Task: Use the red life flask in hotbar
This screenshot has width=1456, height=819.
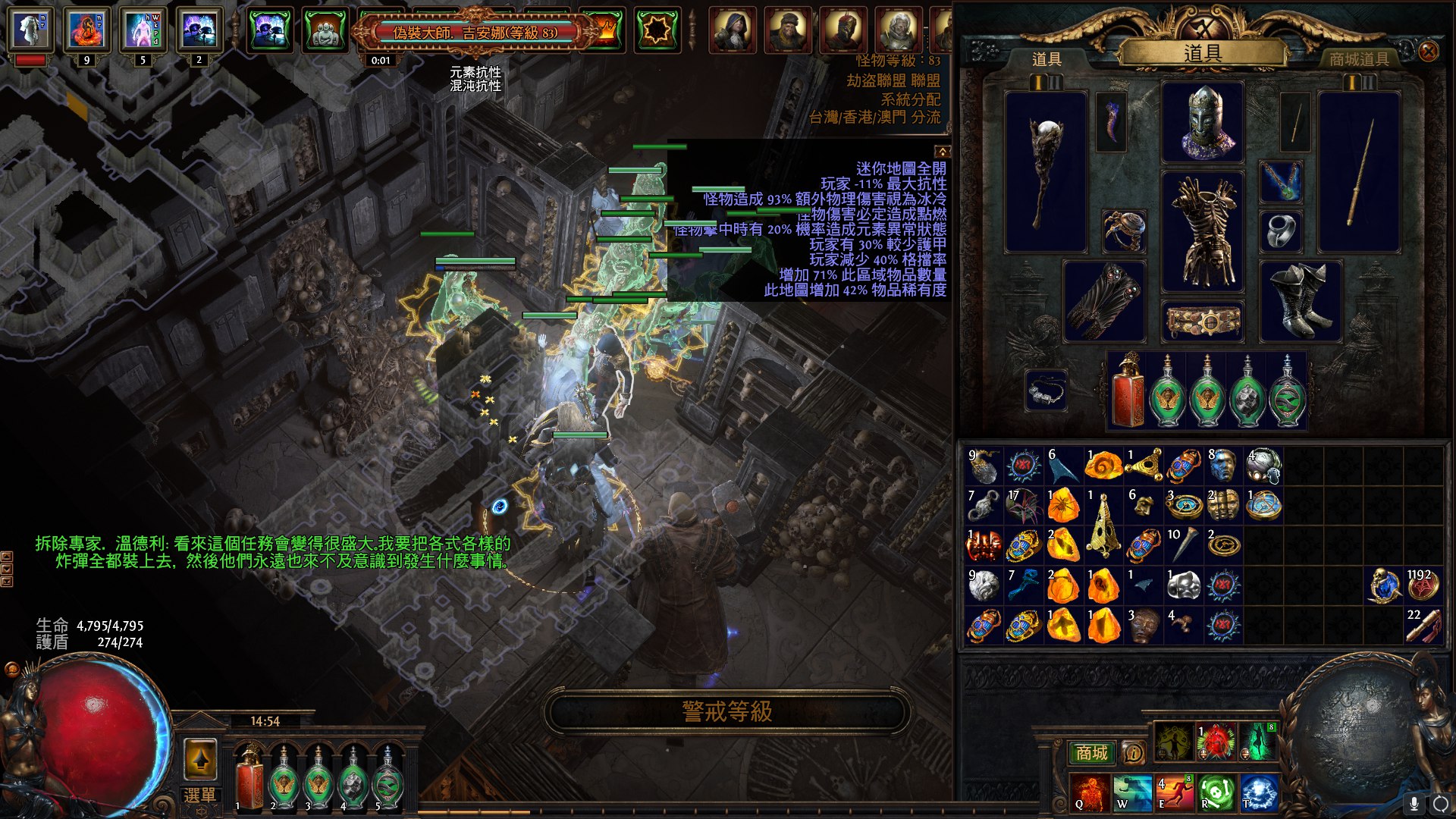Action: [248, 779]
